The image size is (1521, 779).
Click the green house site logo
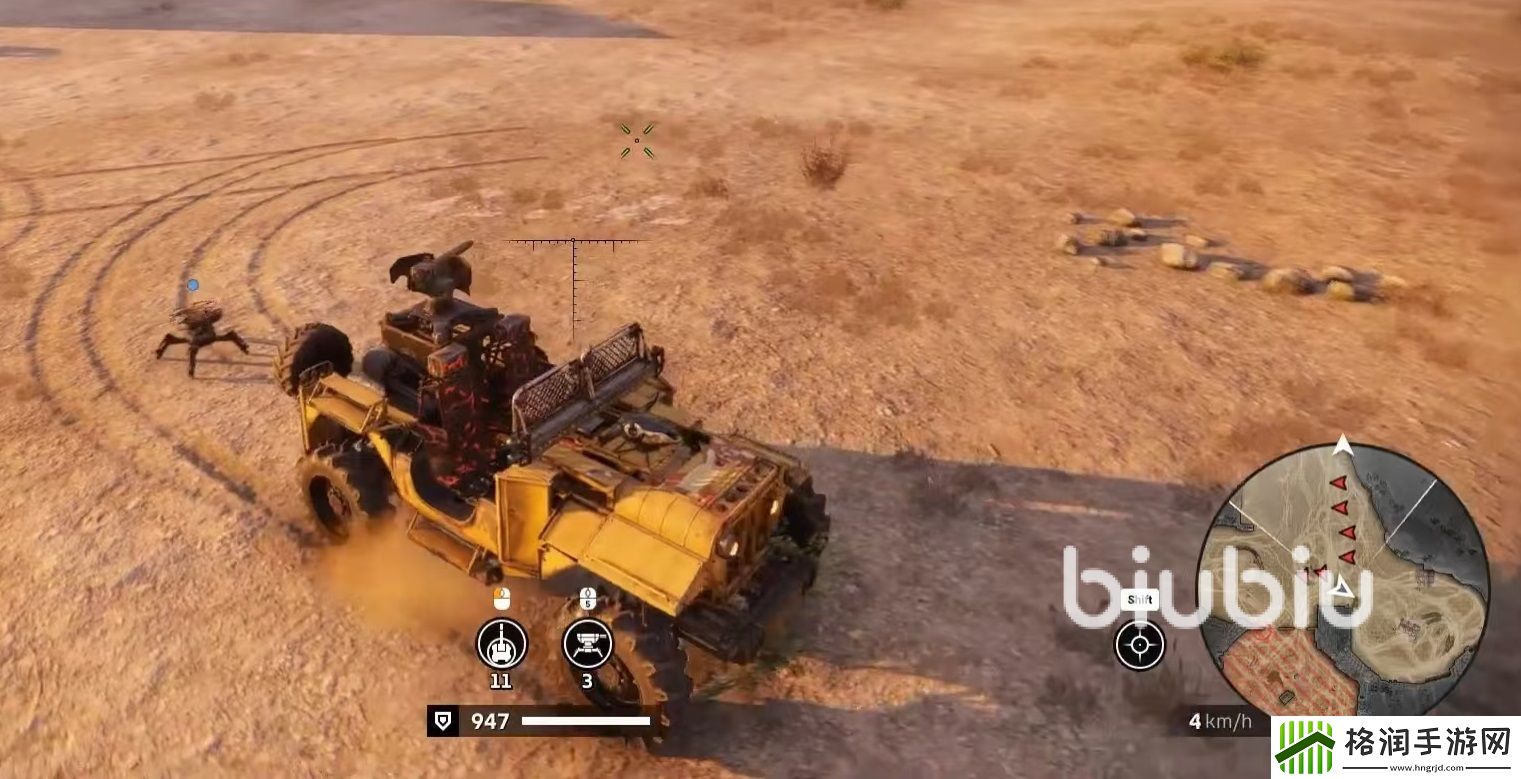pos(1304,746)
